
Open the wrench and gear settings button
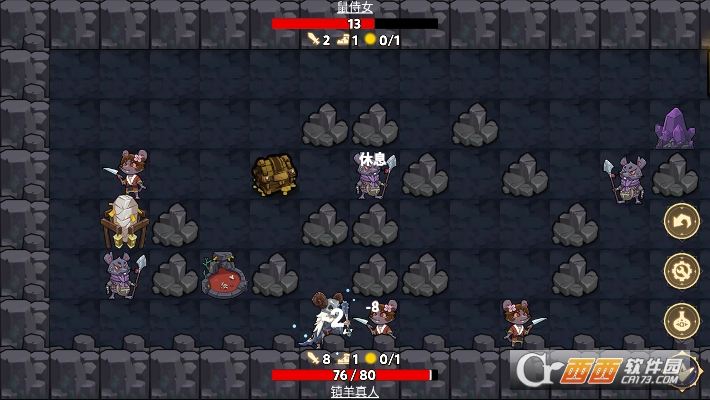681,271
